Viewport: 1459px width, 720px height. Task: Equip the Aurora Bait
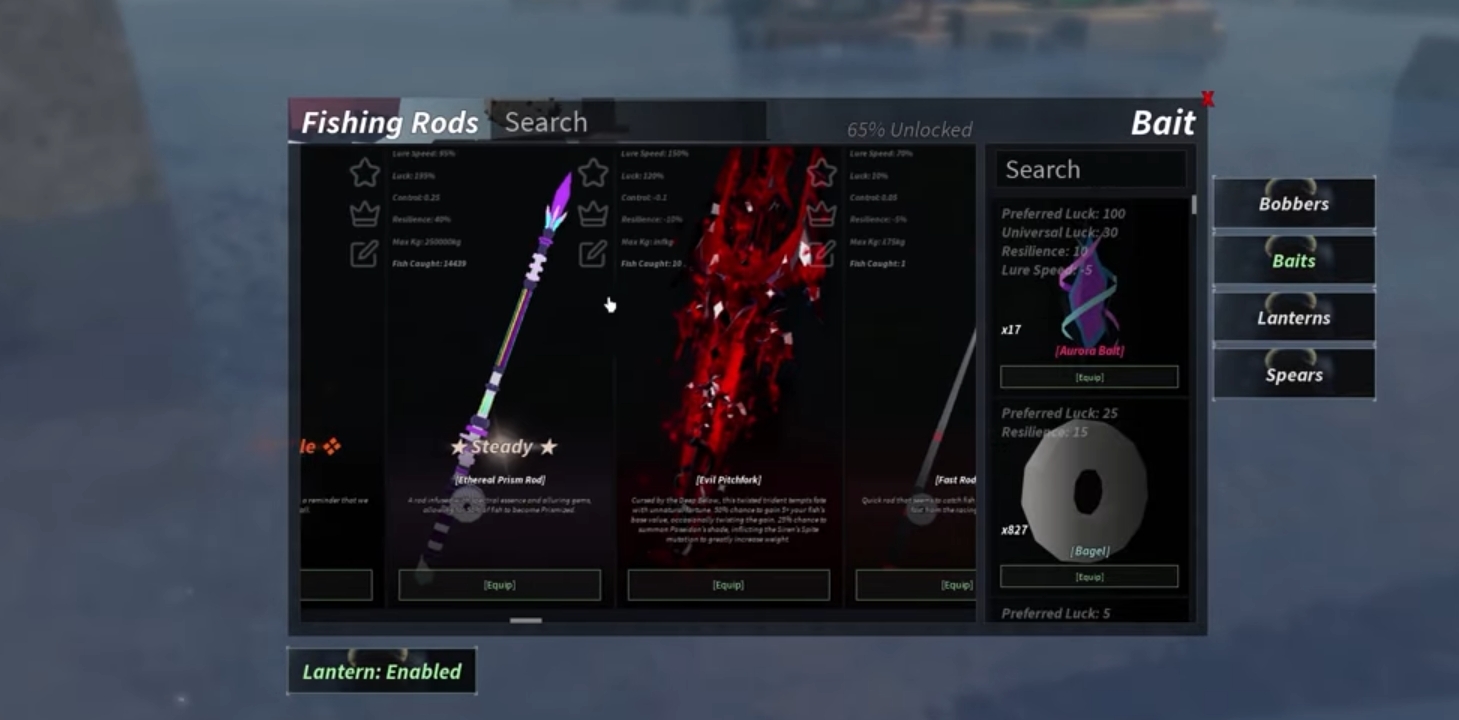point(1088,376)
